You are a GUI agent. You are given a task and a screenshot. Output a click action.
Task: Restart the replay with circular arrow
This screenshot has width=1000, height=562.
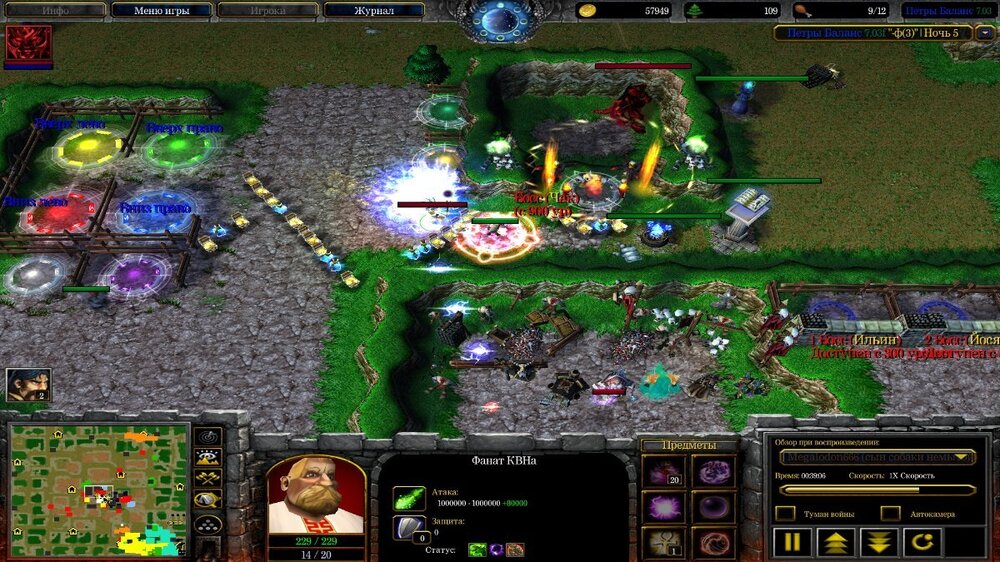coord(922,543)
